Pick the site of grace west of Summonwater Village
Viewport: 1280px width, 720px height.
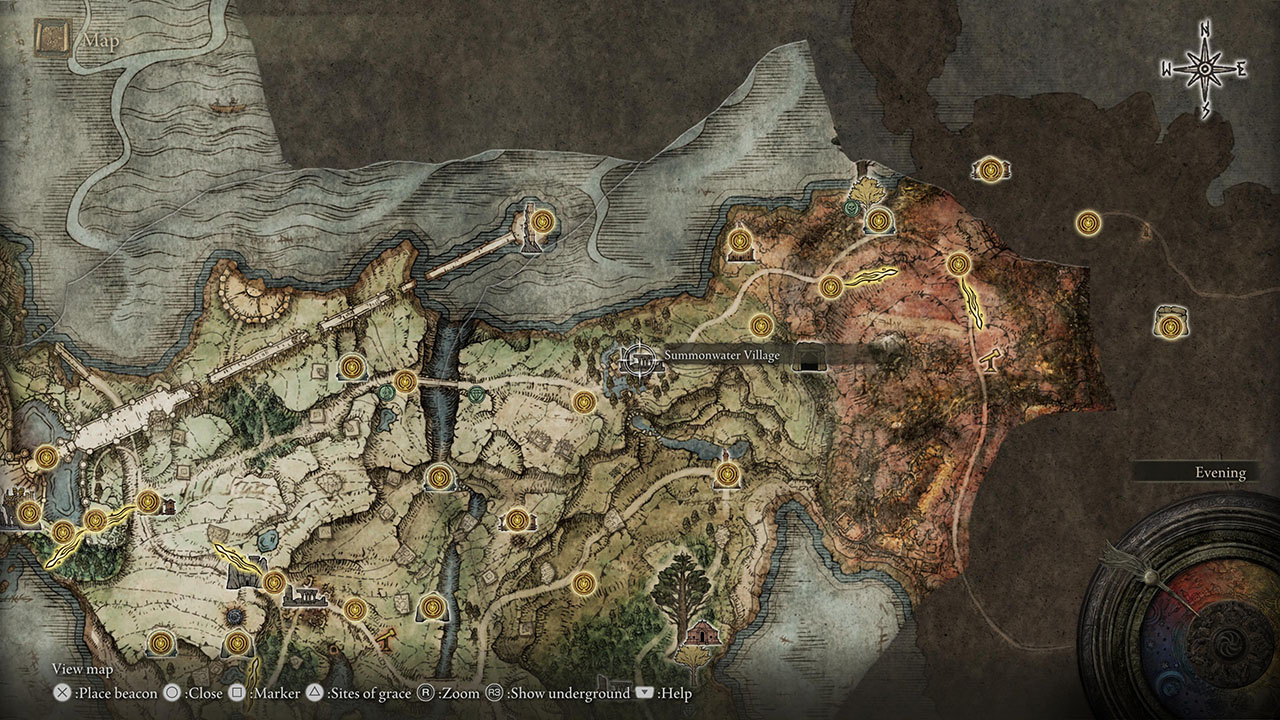click(x=584, y=402)
